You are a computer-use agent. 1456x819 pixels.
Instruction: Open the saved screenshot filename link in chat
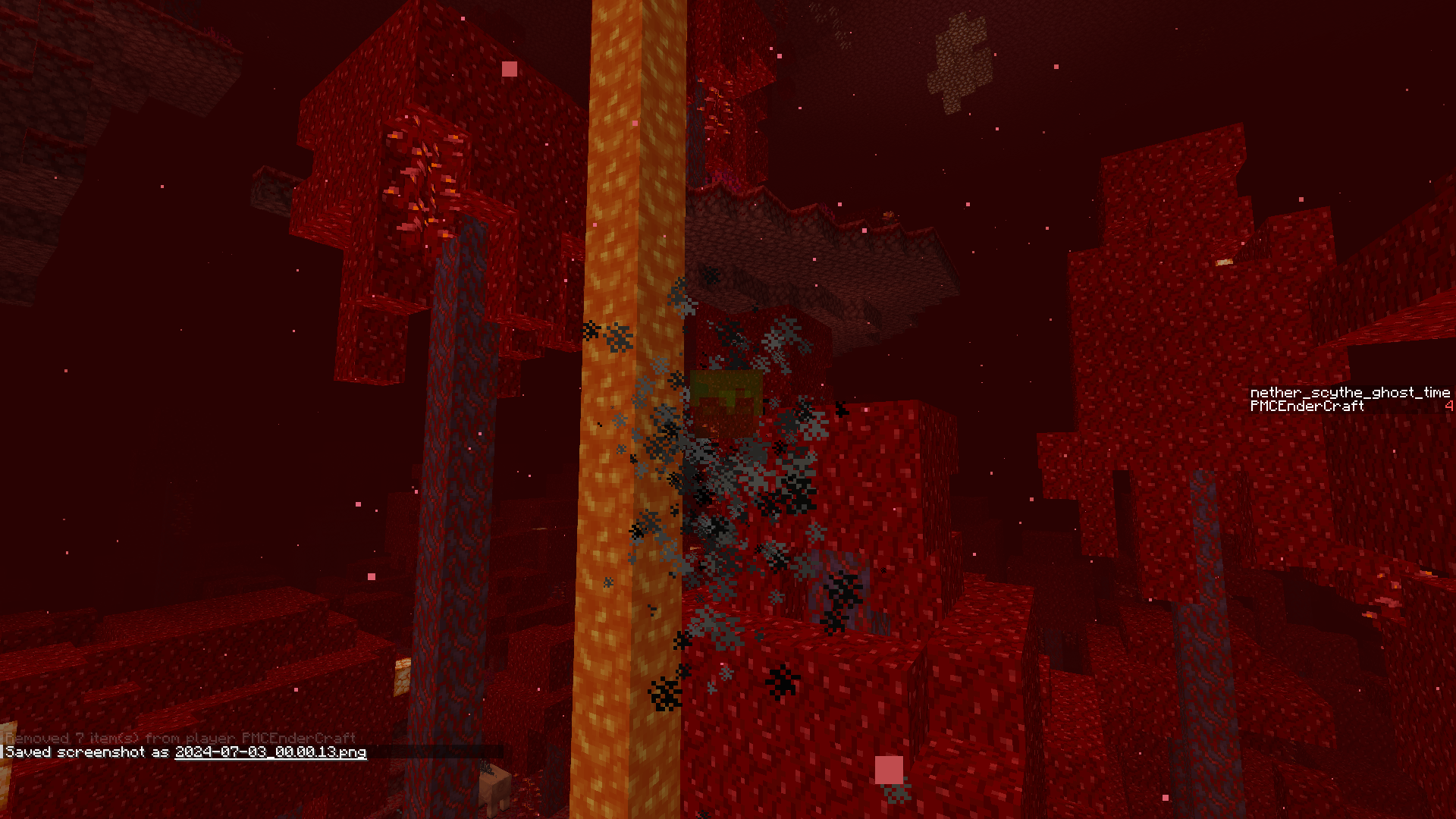270,752
